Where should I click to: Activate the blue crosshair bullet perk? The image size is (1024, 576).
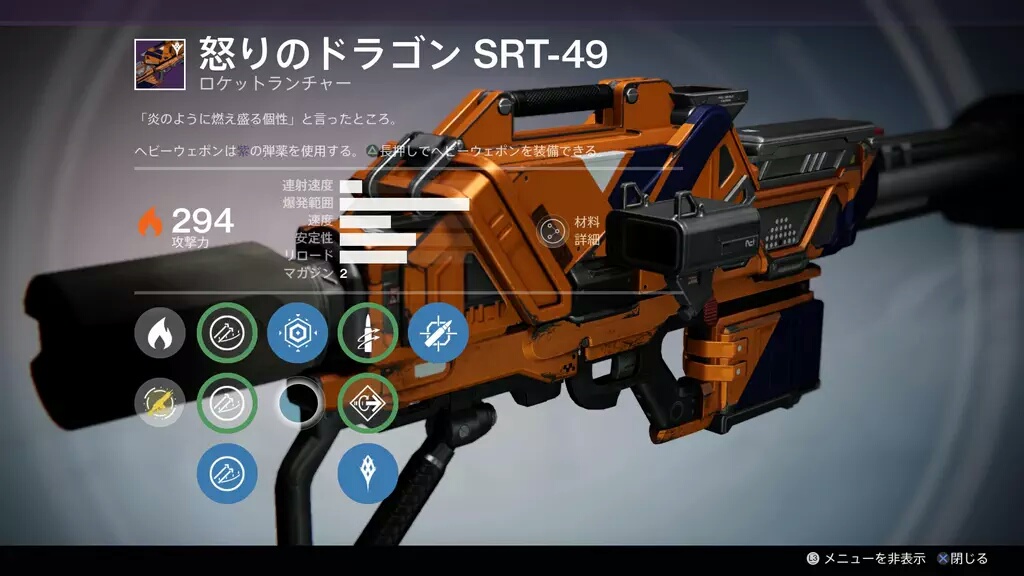click(x=438, y=333)
